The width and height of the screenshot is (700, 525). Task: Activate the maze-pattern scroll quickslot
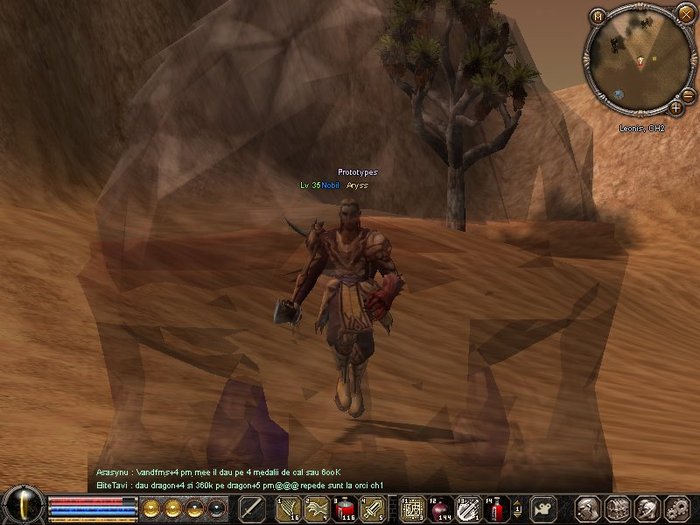412,508
